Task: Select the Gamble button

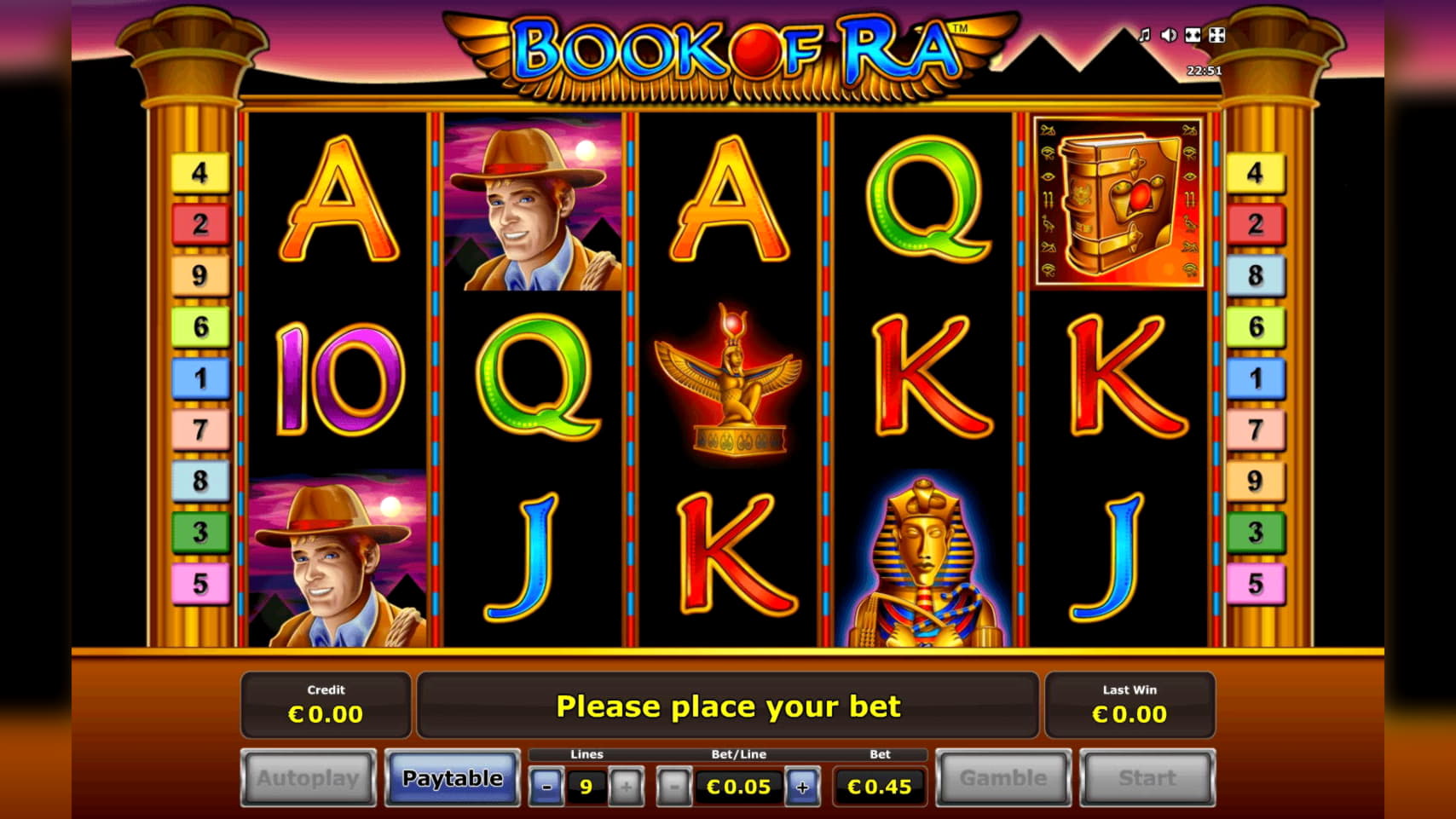Action: pyautogui.click(x=1002, y=778)
